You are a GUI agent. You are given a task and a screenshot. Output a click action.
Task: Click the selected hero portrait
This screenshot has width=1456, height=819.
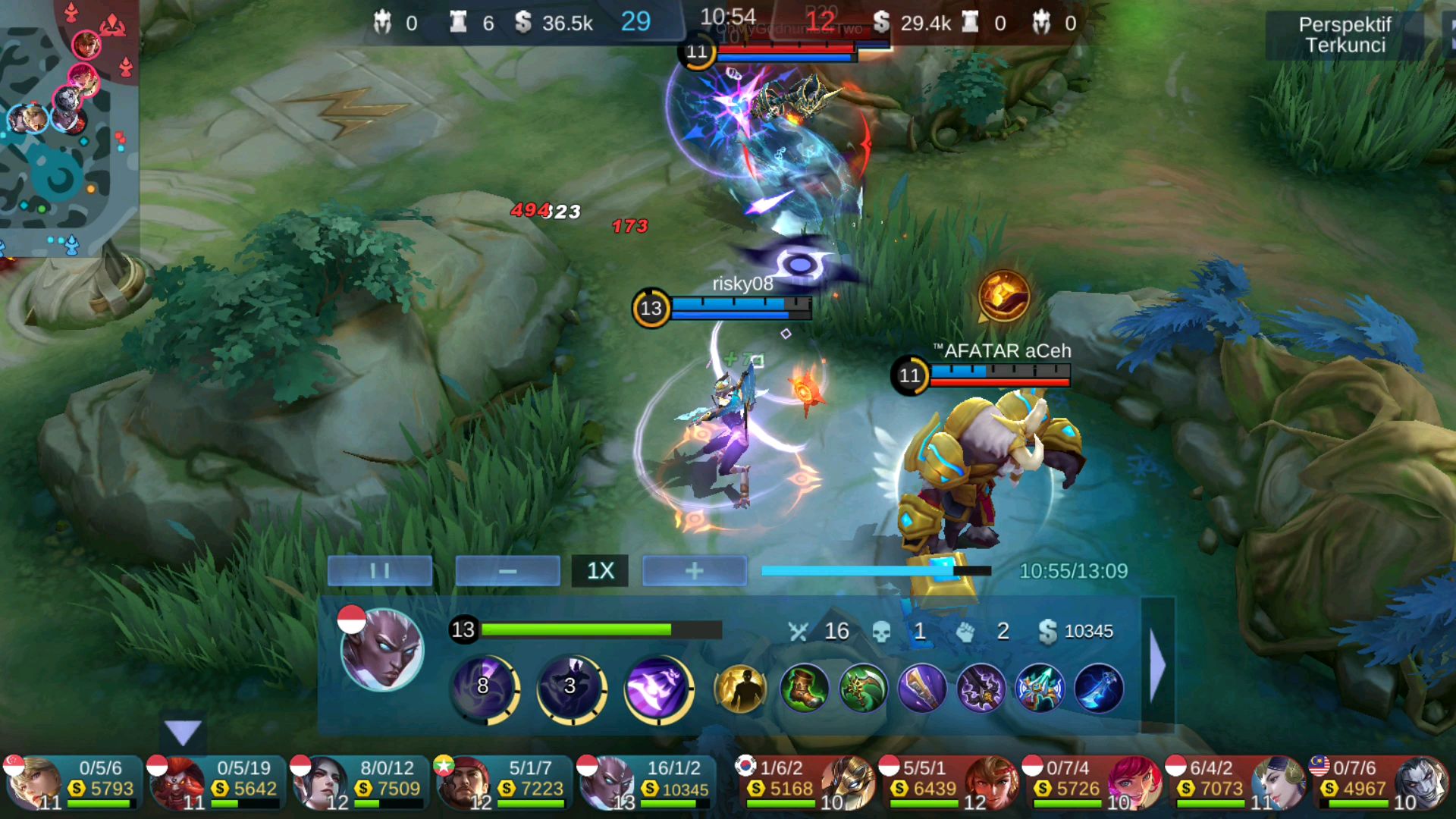381,650
